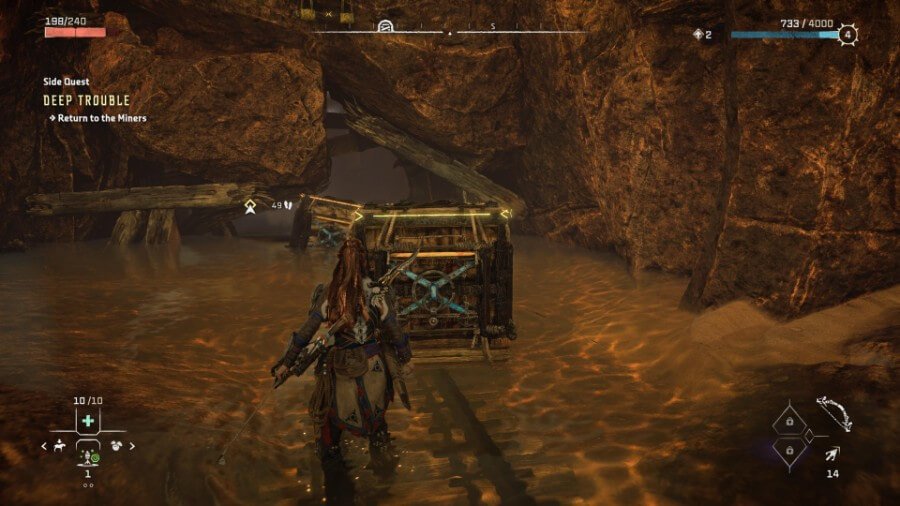
Task: Choose the arrow ammo type icon
Action: pyautogui.click(x=832, y=456)
